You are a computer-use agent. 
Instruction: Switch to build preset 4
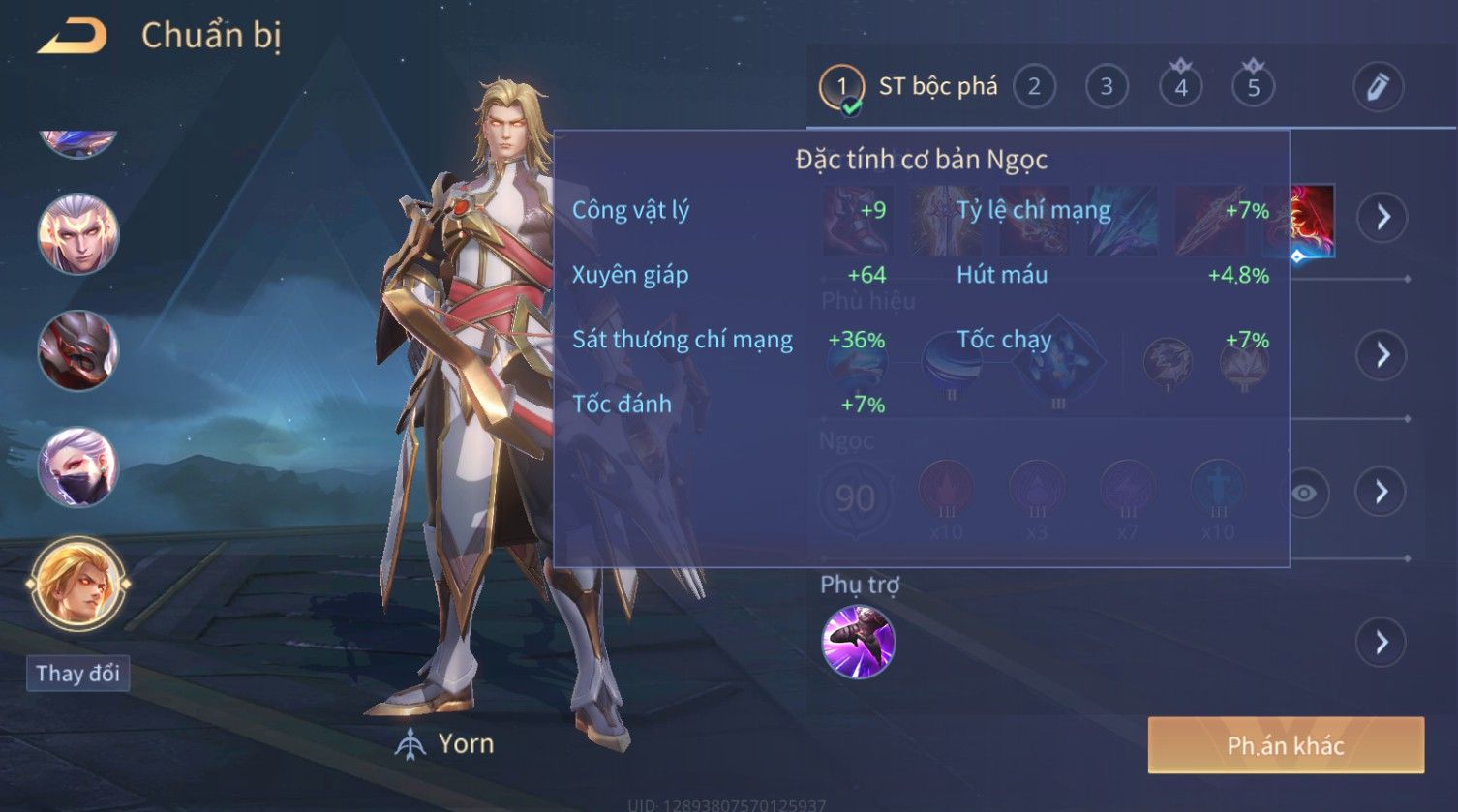click(1180, 88)
